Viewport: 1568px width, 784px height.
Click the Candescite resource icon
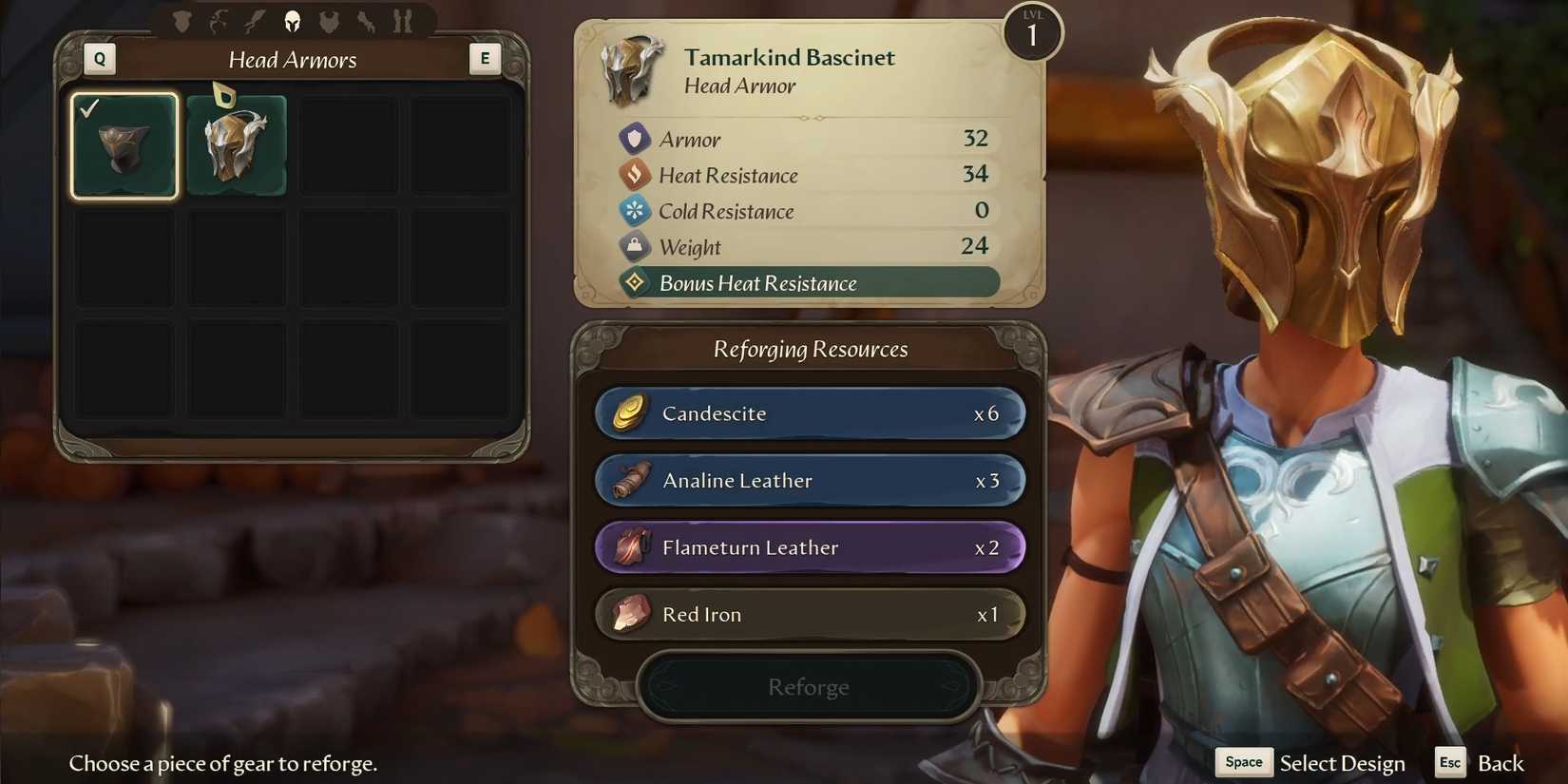[x=627, y=413]
